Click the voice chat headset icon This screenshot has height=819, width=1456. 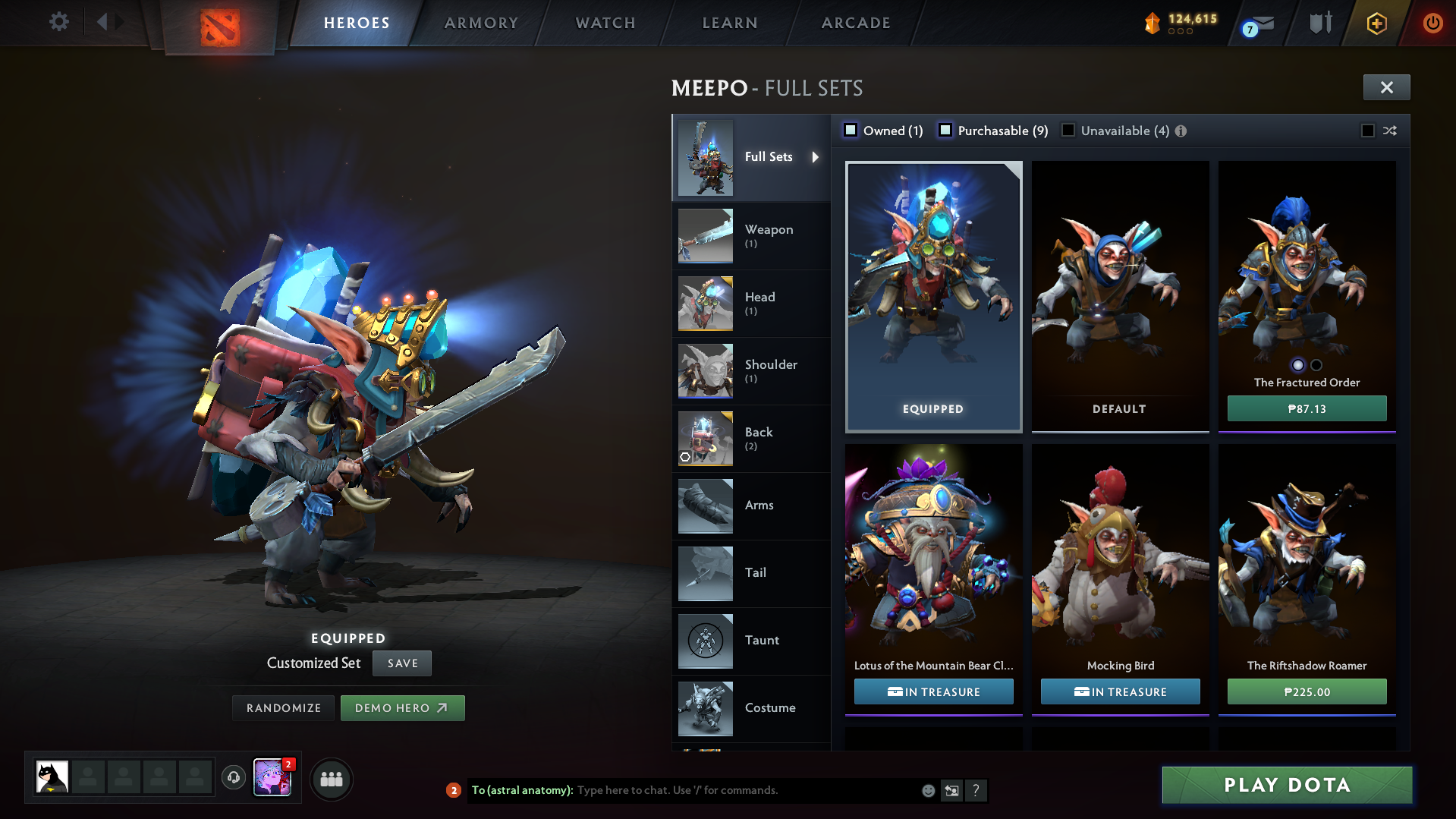[x=233, y=778]
